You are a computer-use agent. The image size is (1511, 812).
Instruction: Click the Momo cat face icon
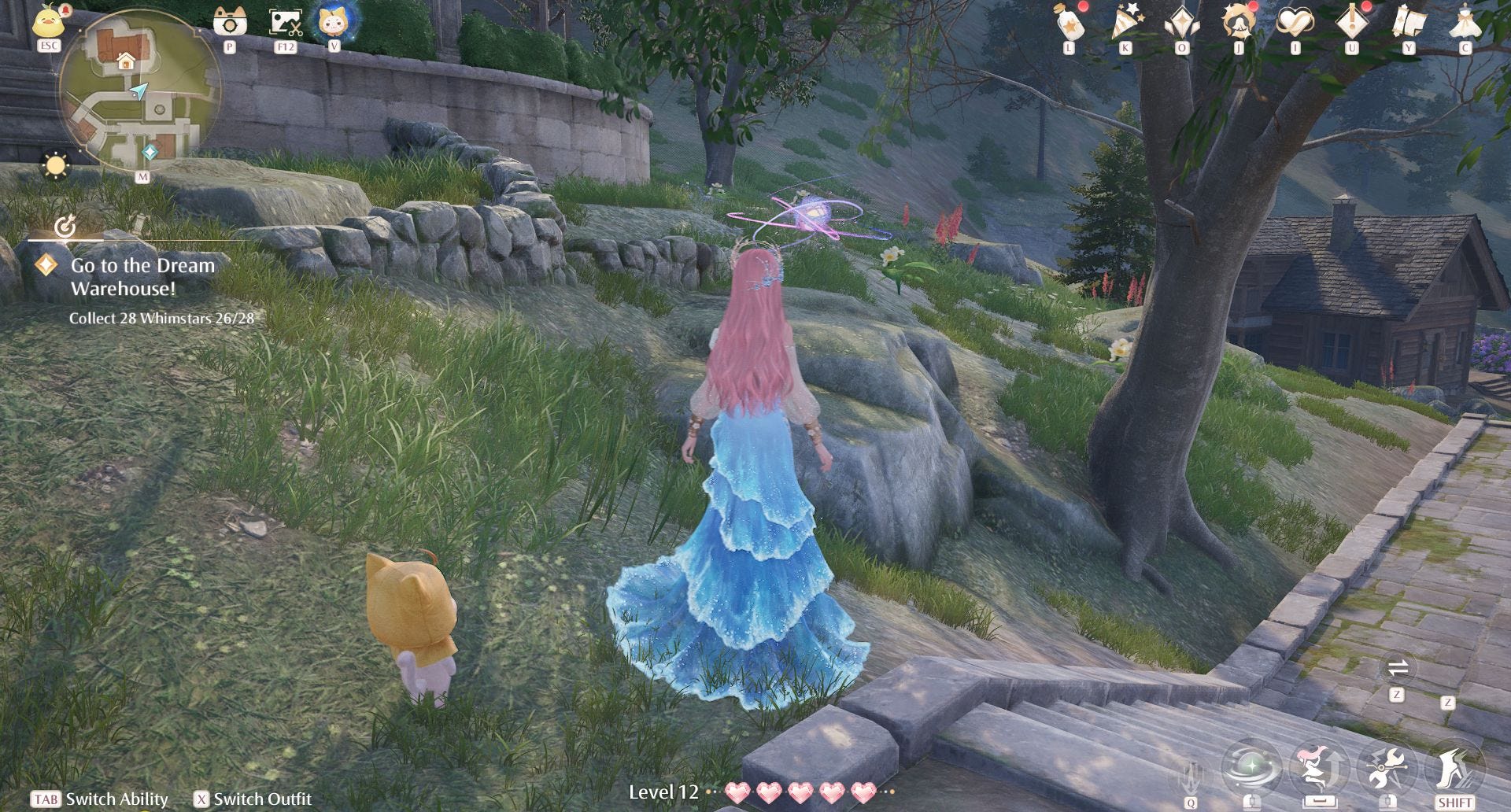click(334, 21)
